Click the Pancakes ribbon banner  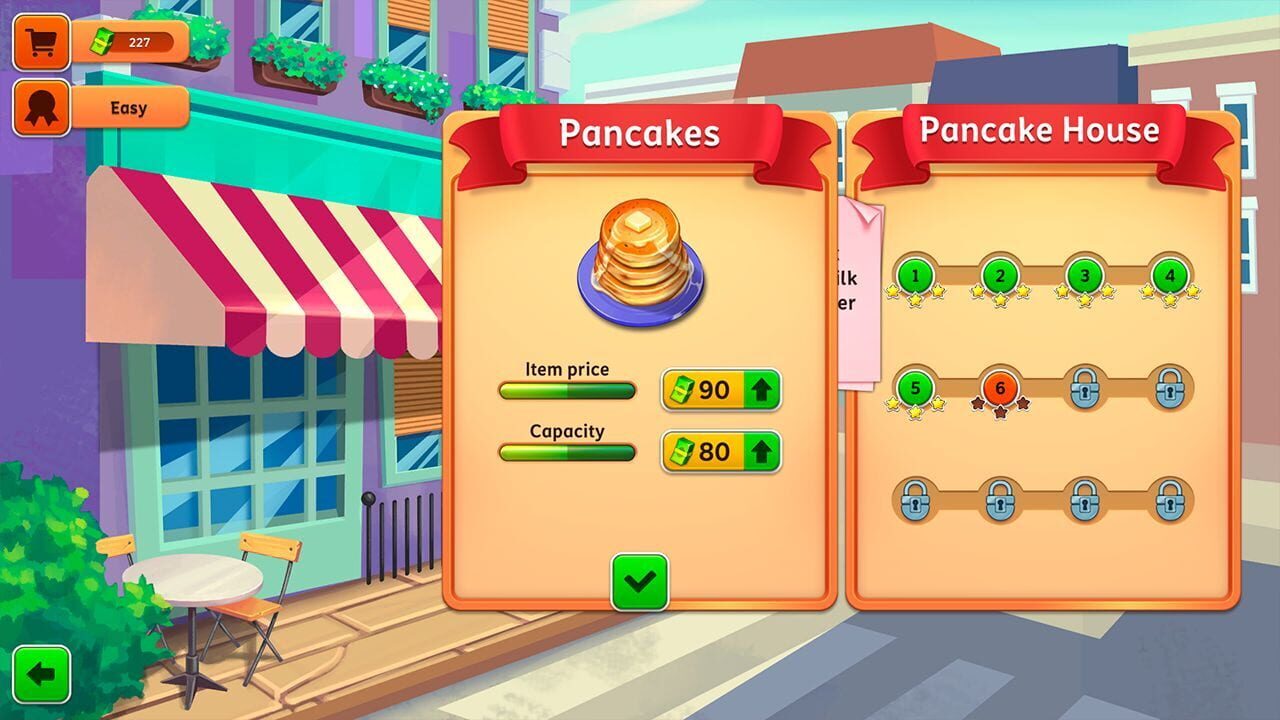click(641, 134)
